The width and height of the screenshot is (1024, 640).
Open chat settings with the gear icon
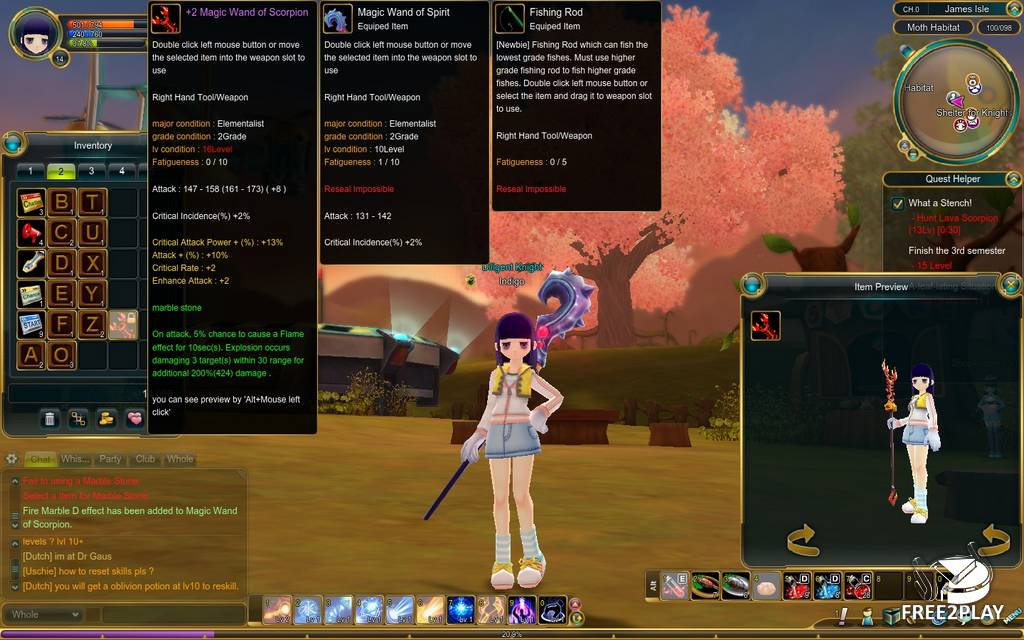click(12, 459)
